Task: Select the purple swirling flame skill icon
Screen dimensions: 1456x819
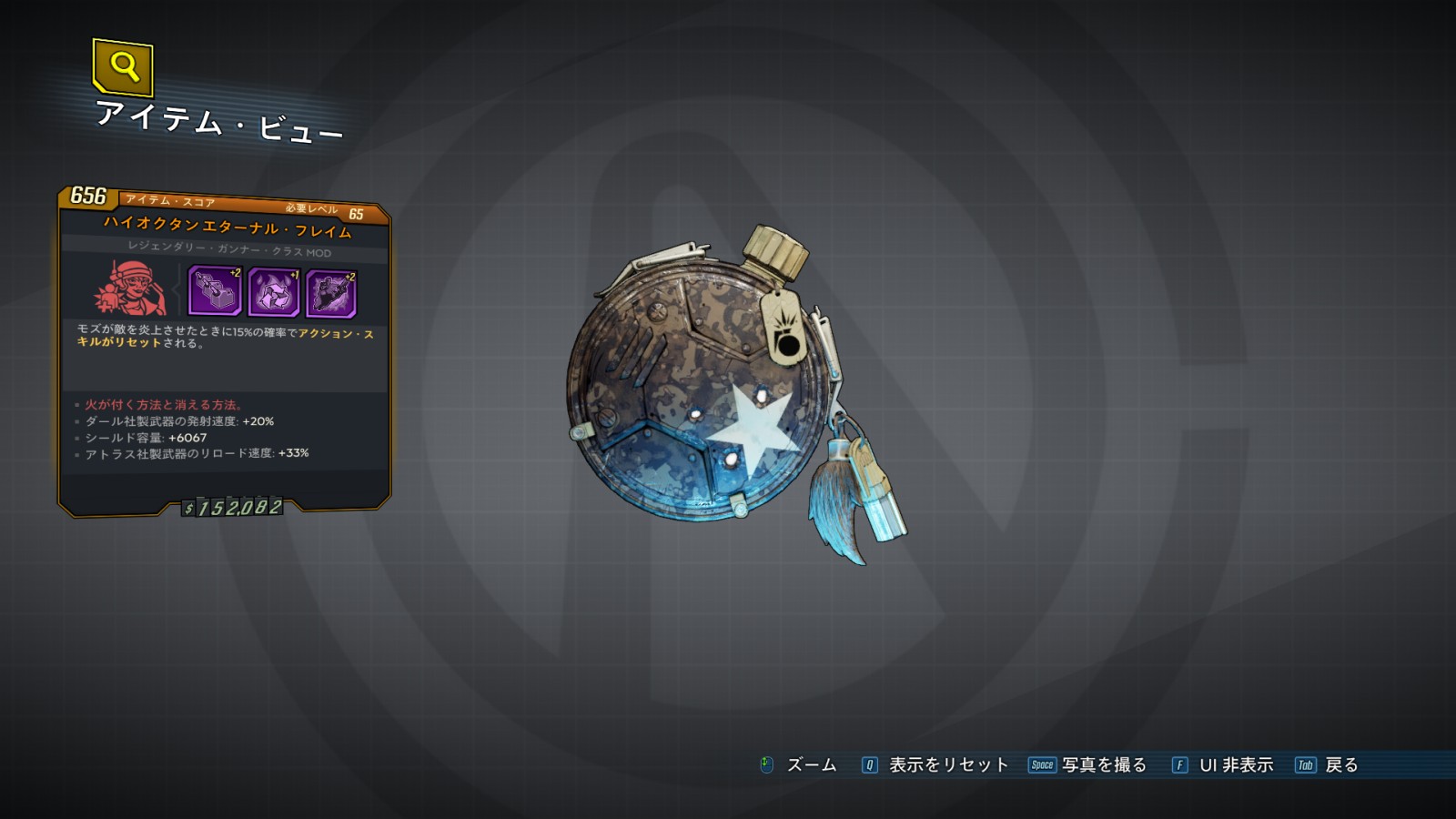Action: (x=273, y=293)
